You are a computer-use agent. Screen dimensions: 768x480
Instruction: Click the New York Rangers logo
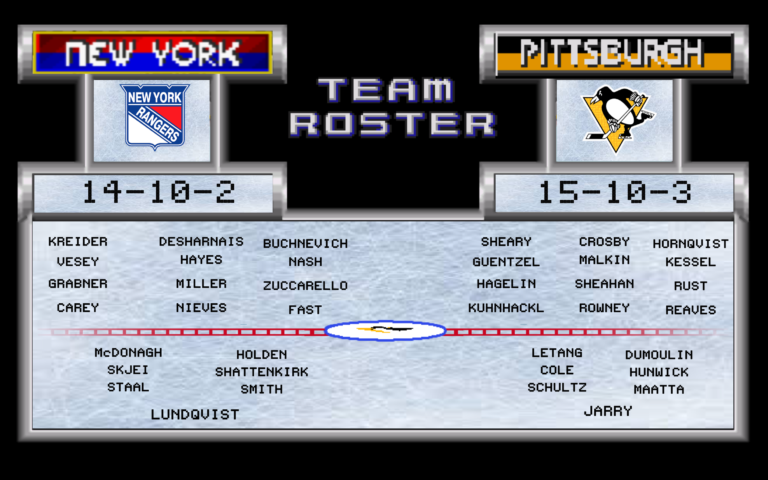click(153, 117)
